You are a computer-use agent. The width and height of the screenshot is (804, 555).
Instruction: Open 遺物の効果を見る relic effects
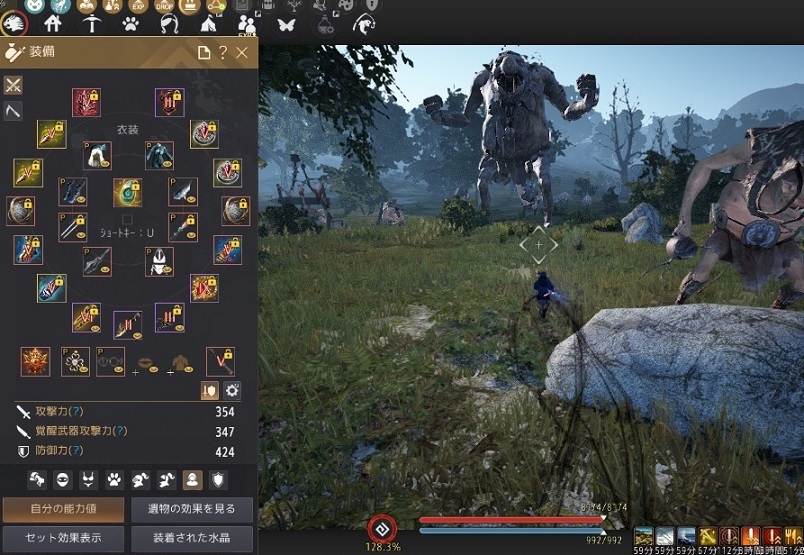(190, 509)
